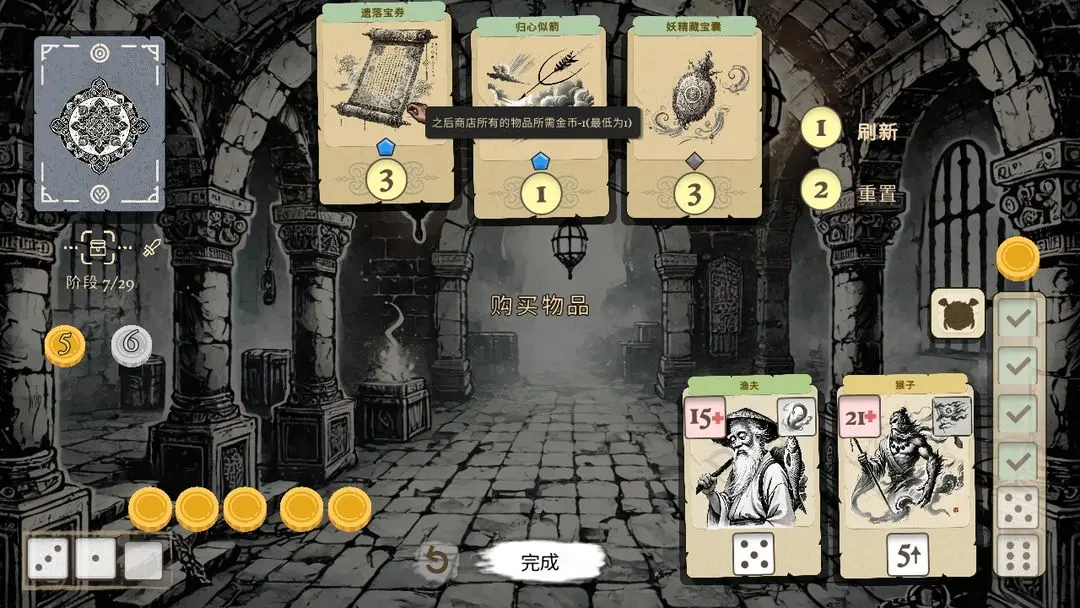Confirm with the 完成 button

click(539, 562)
